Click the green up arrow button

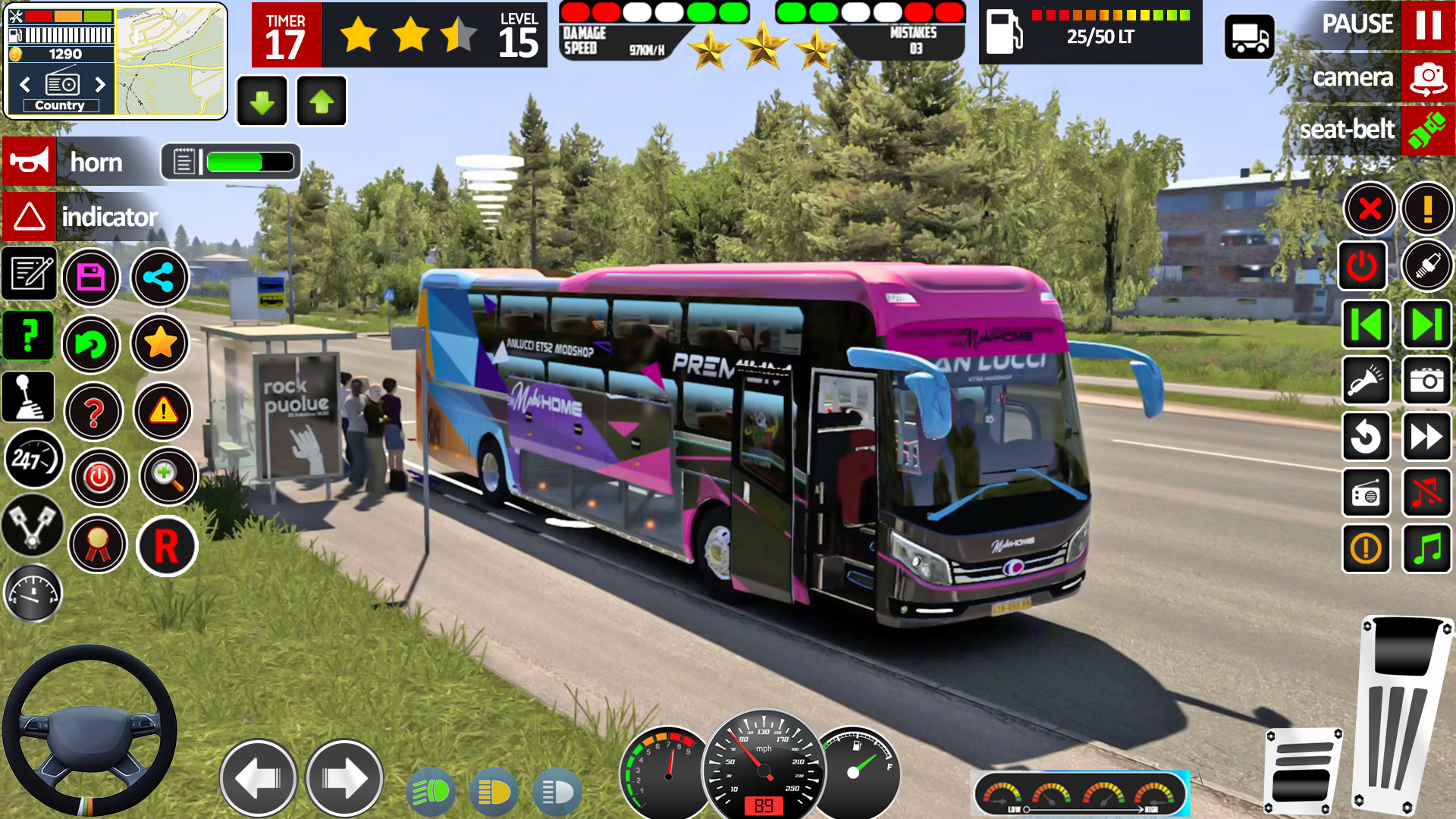click(x=322, y=101)
